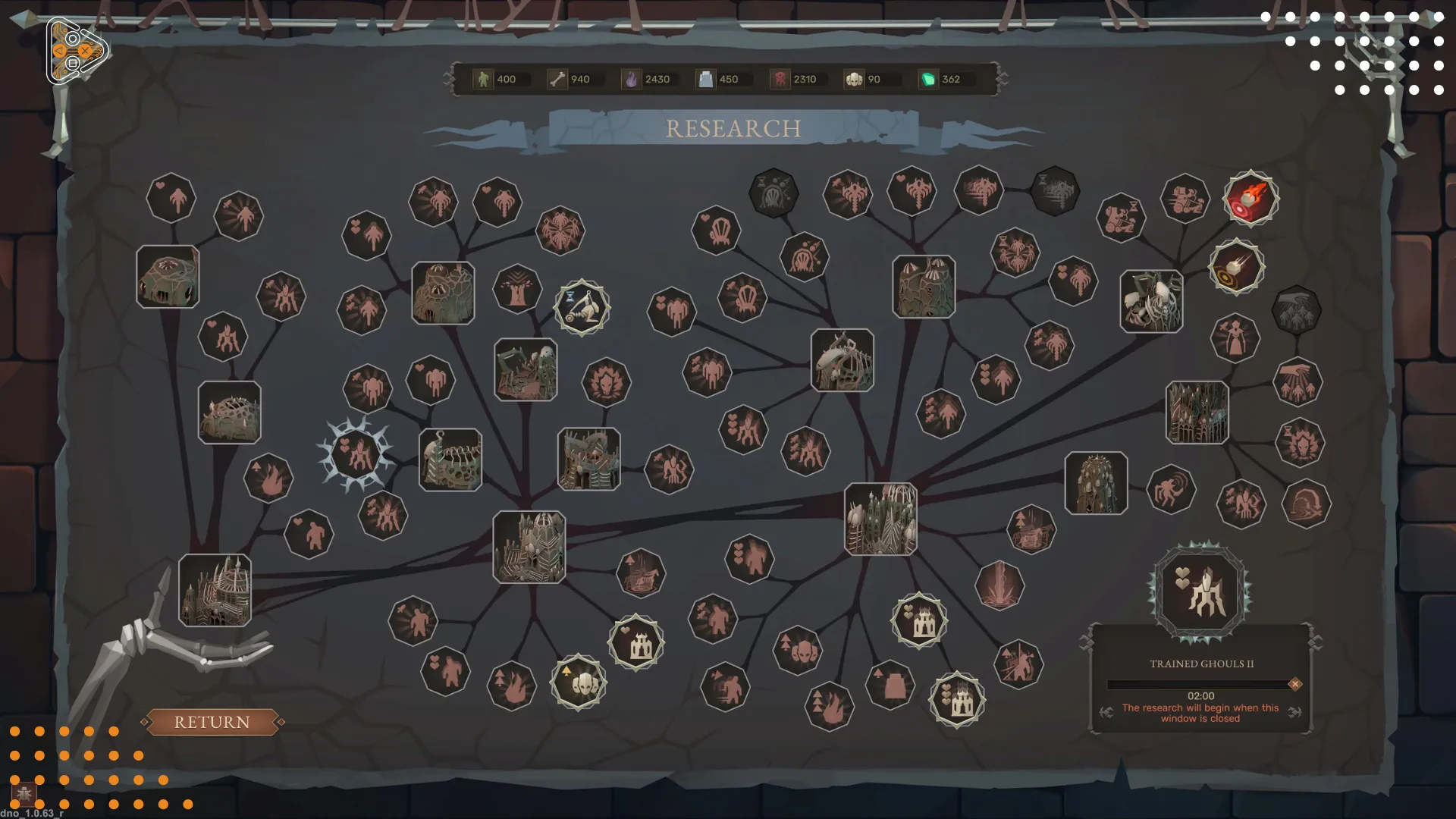The image size is (1456, 819).
Task: Select the skull with arrows node near castle icon
Action: point(579,681)
